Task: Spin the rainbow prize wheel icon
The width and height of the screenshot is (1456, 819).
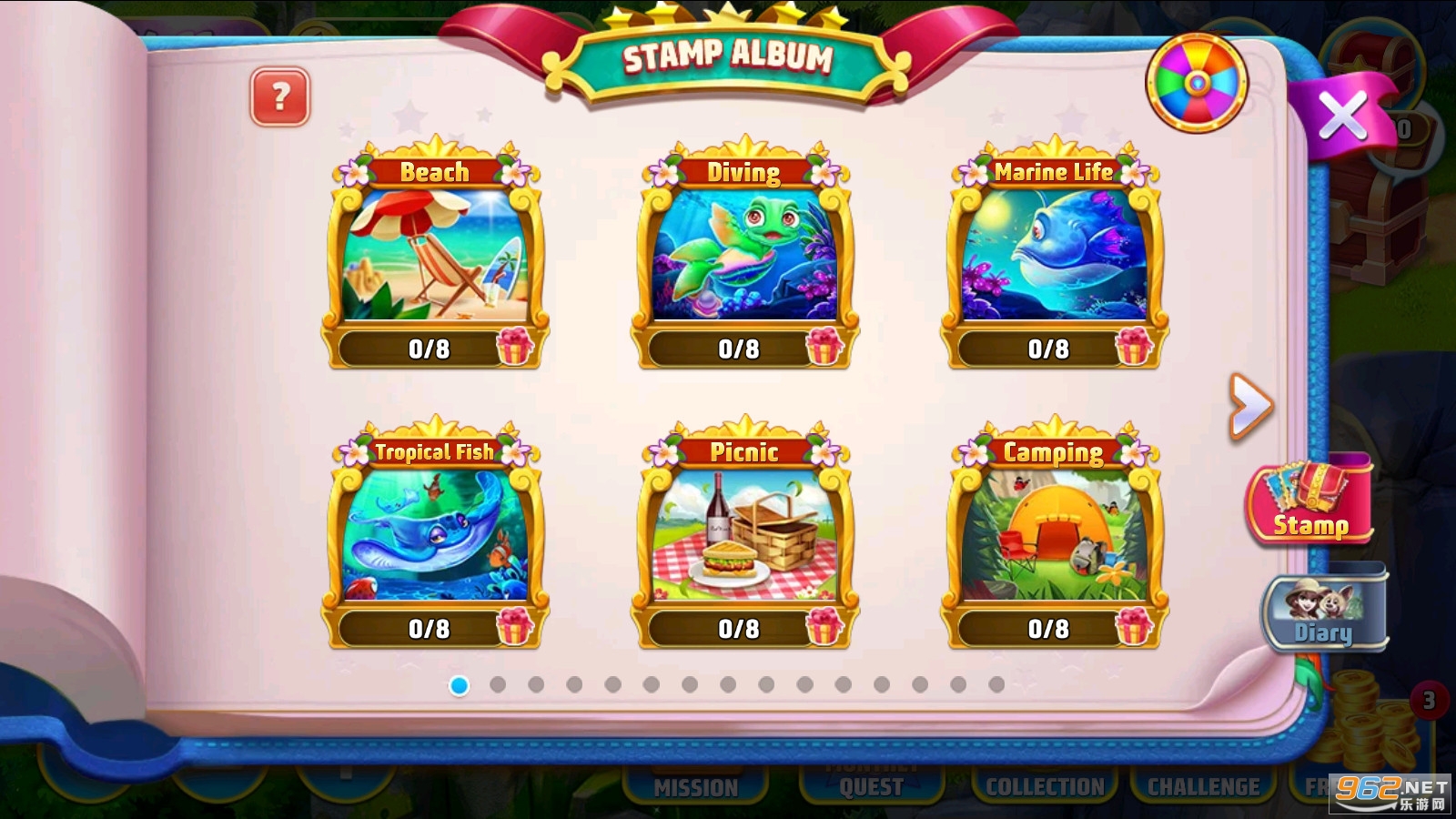Action: click(x=1197, y=84)
